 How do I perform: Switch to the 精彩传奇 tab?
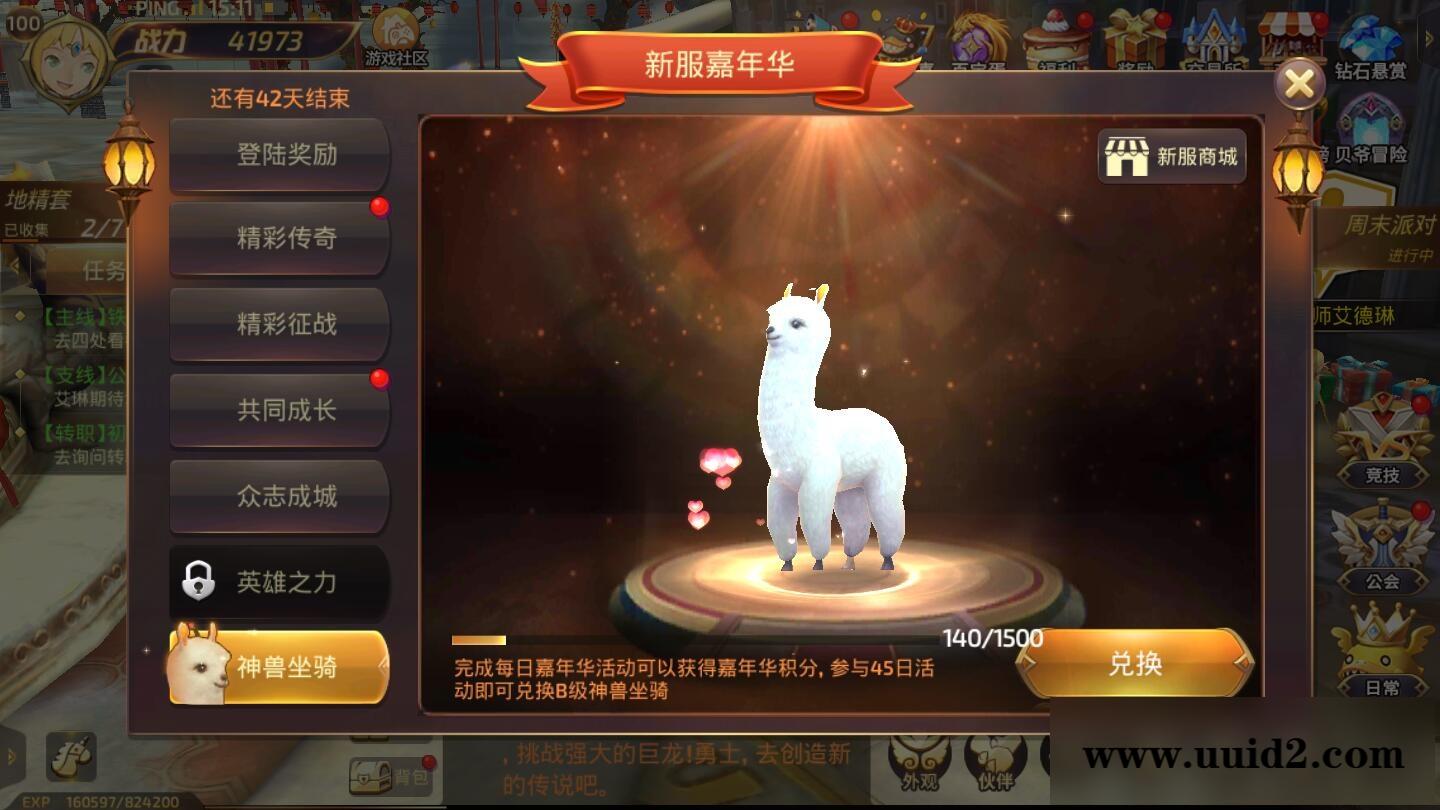pyautogui.click(x=278, y=238)
